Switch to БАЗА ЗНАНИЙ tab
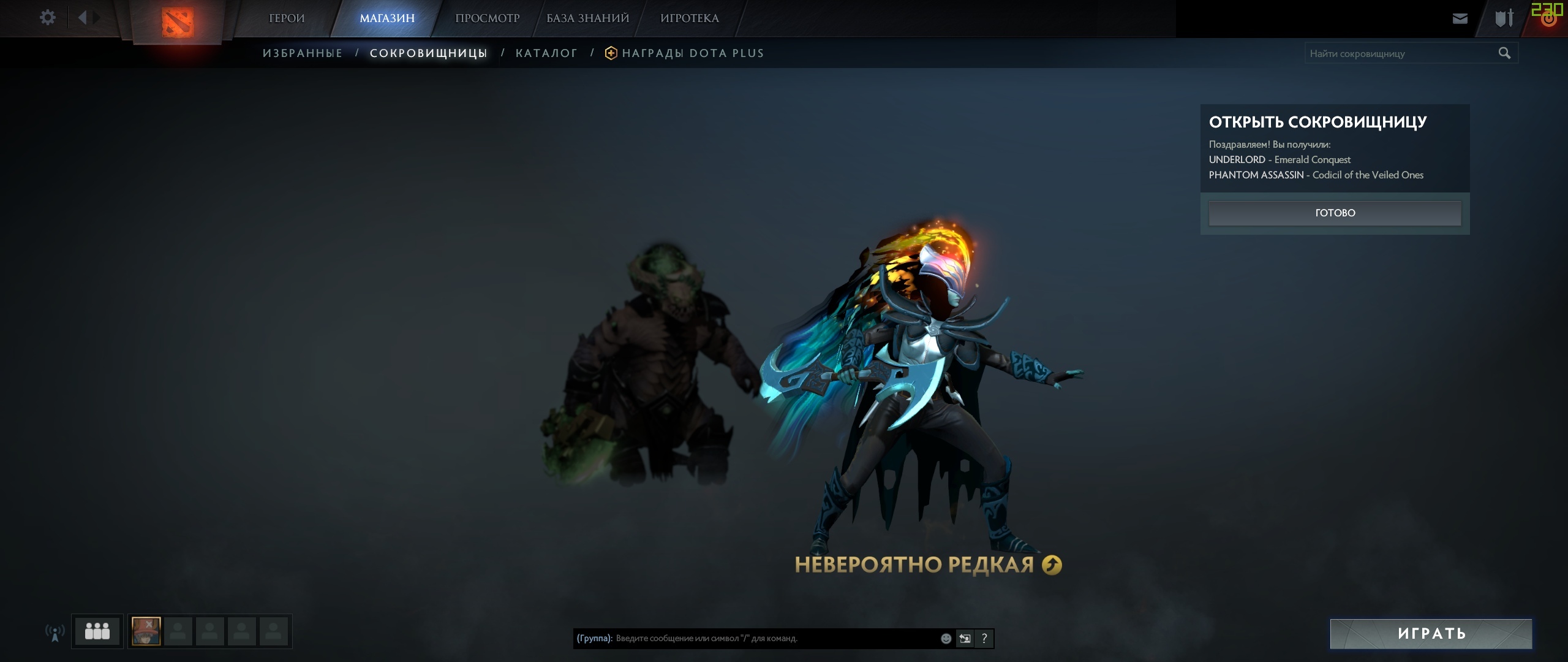Viewport: 1568px width, 662px height. [588, 18]
